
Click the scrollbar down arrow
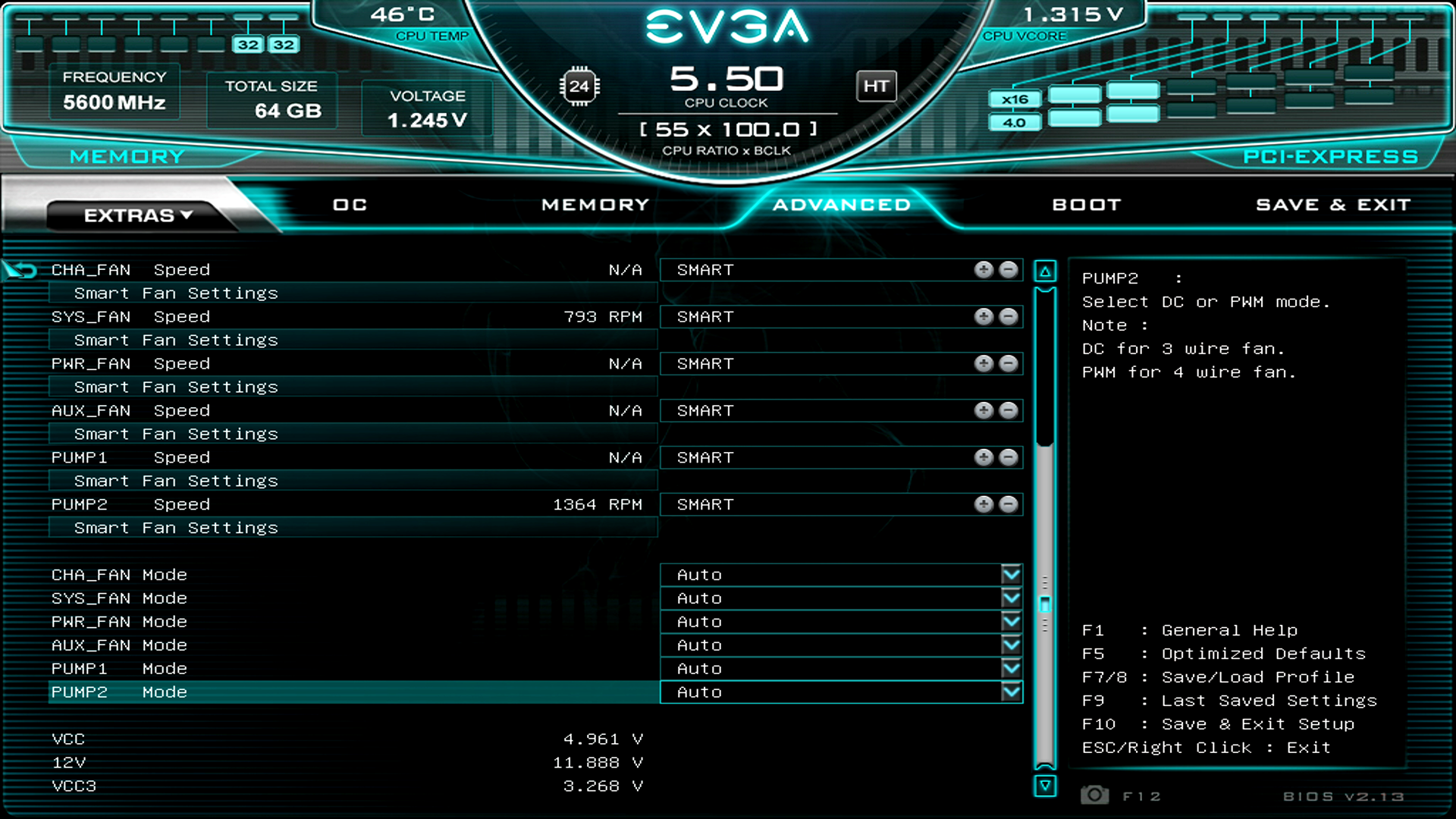pyautogui.click(x=1046, y=787)
